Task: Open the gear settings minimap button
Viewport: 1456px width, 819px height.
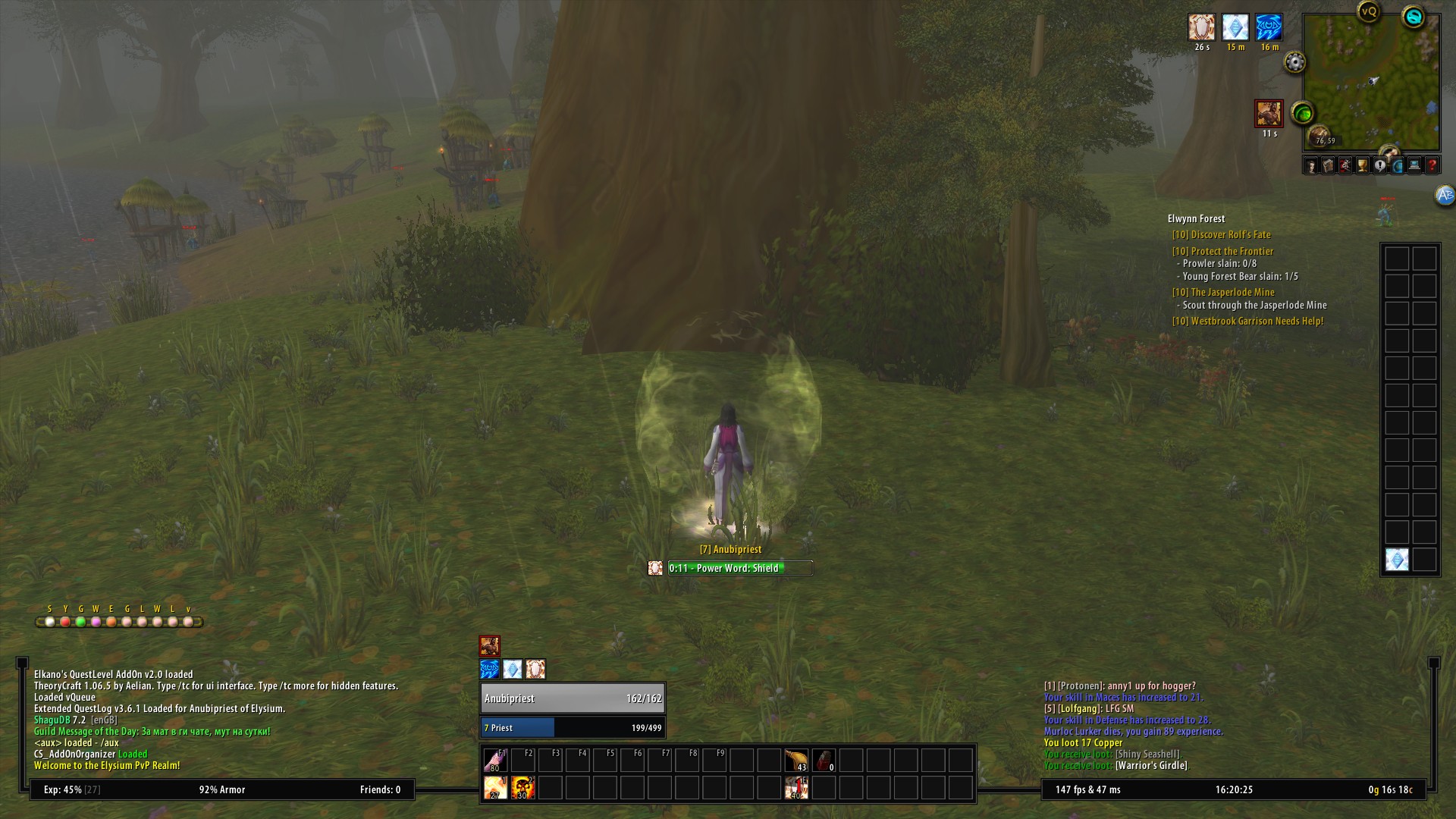Action: [1294, 62]
